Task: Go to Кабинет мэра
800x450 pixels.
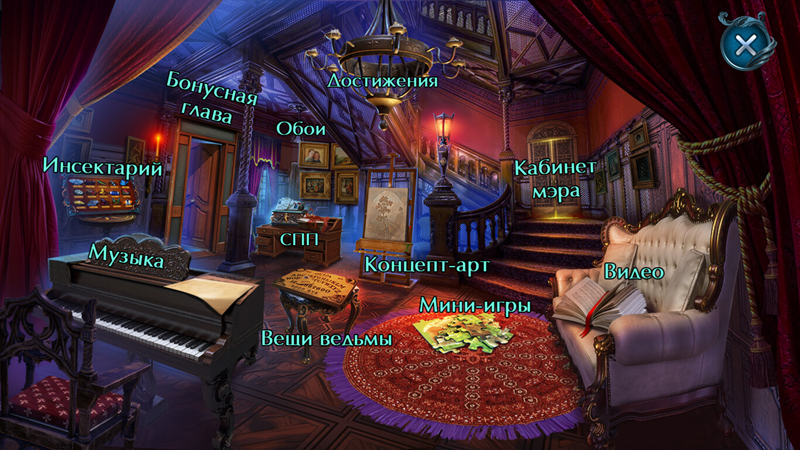Action: pos(555,177)
